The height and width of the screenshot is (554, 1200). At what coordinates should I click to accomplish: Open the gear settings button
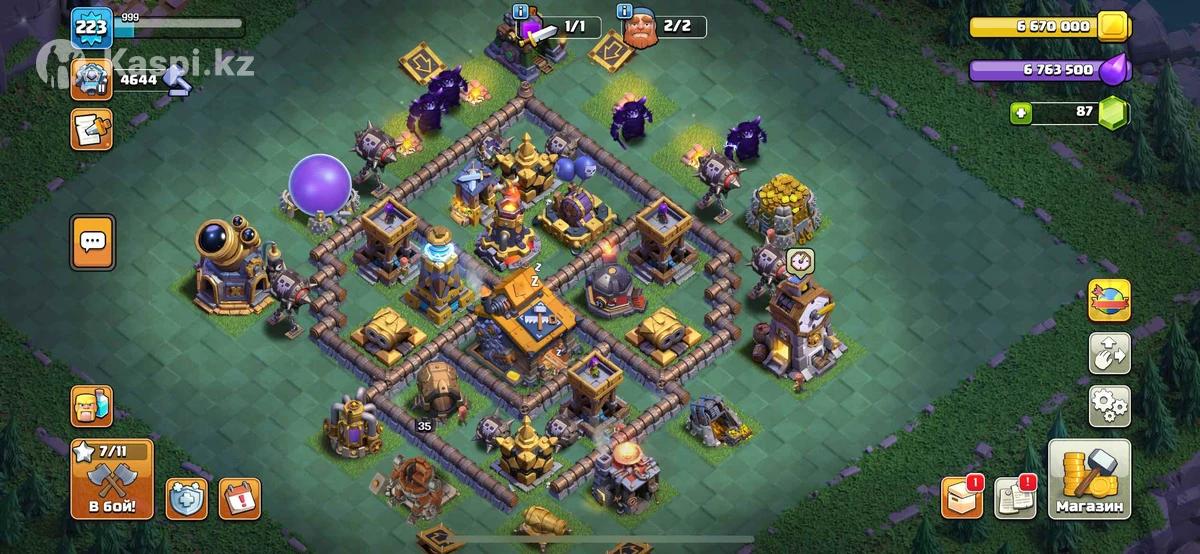pyautogui.click(x=1109, y=406)
